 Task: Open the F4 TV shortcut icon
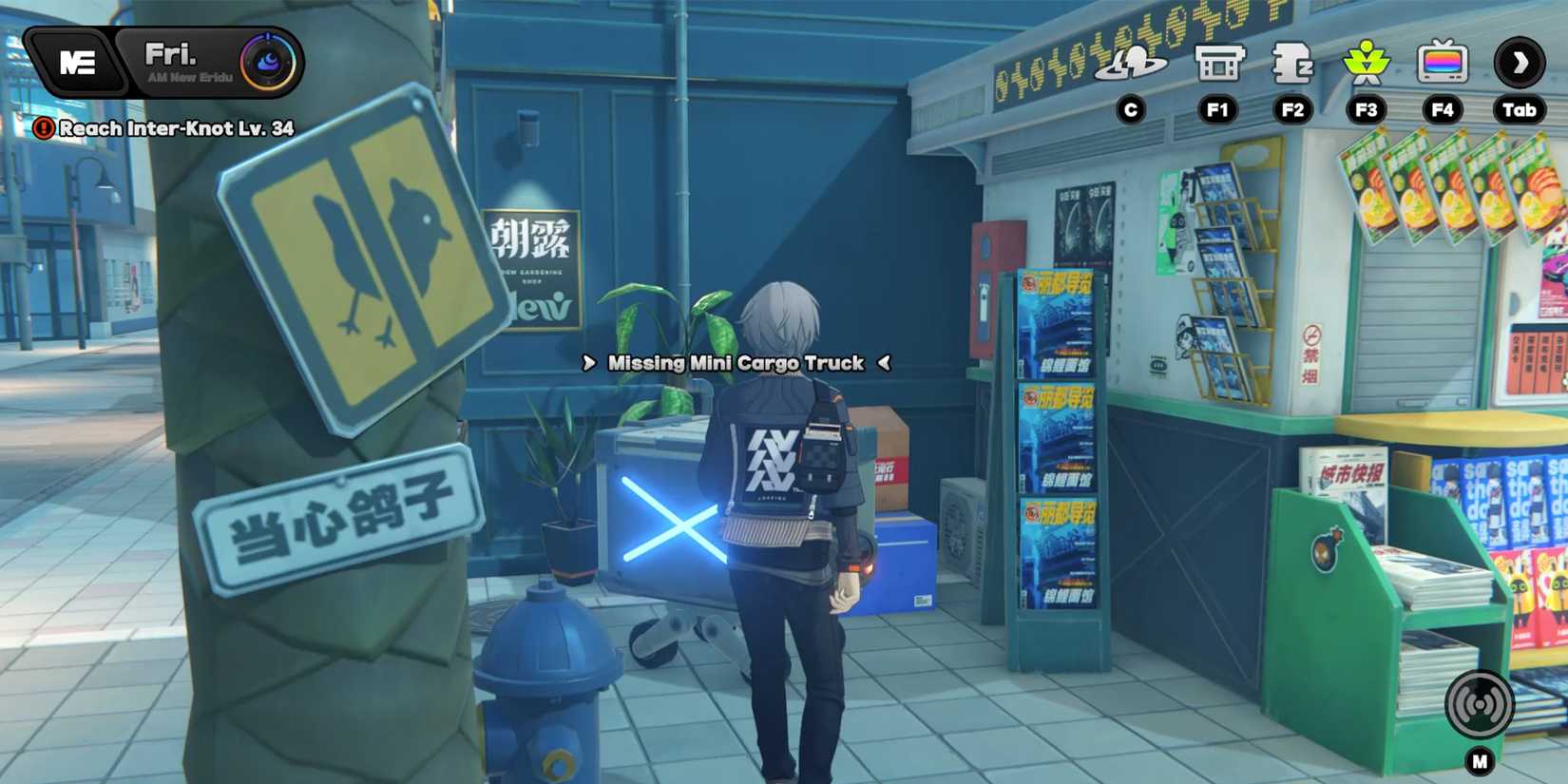(x=1442, y=65)
